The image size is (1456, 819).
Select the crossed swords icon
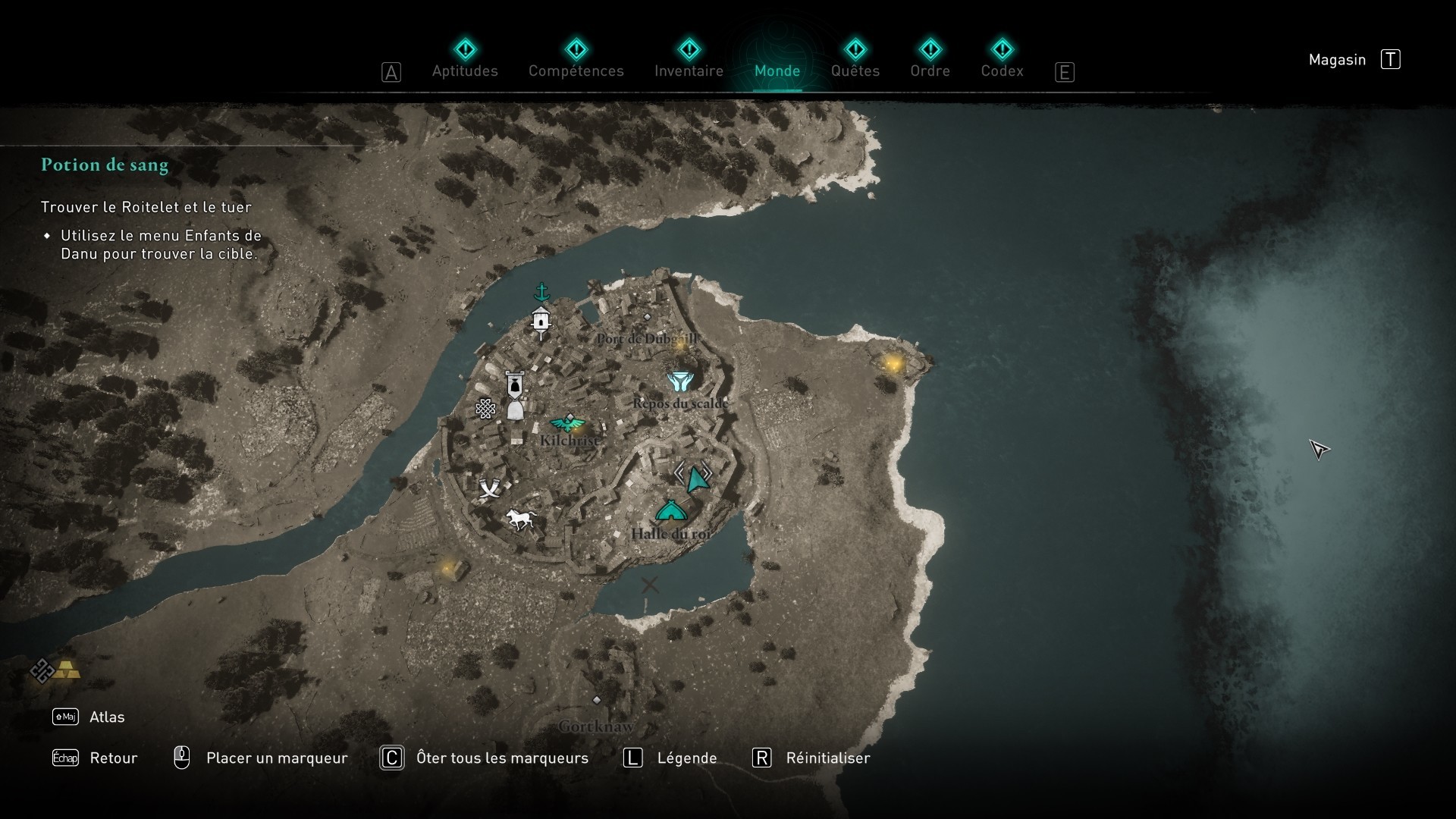pos(489,488)
